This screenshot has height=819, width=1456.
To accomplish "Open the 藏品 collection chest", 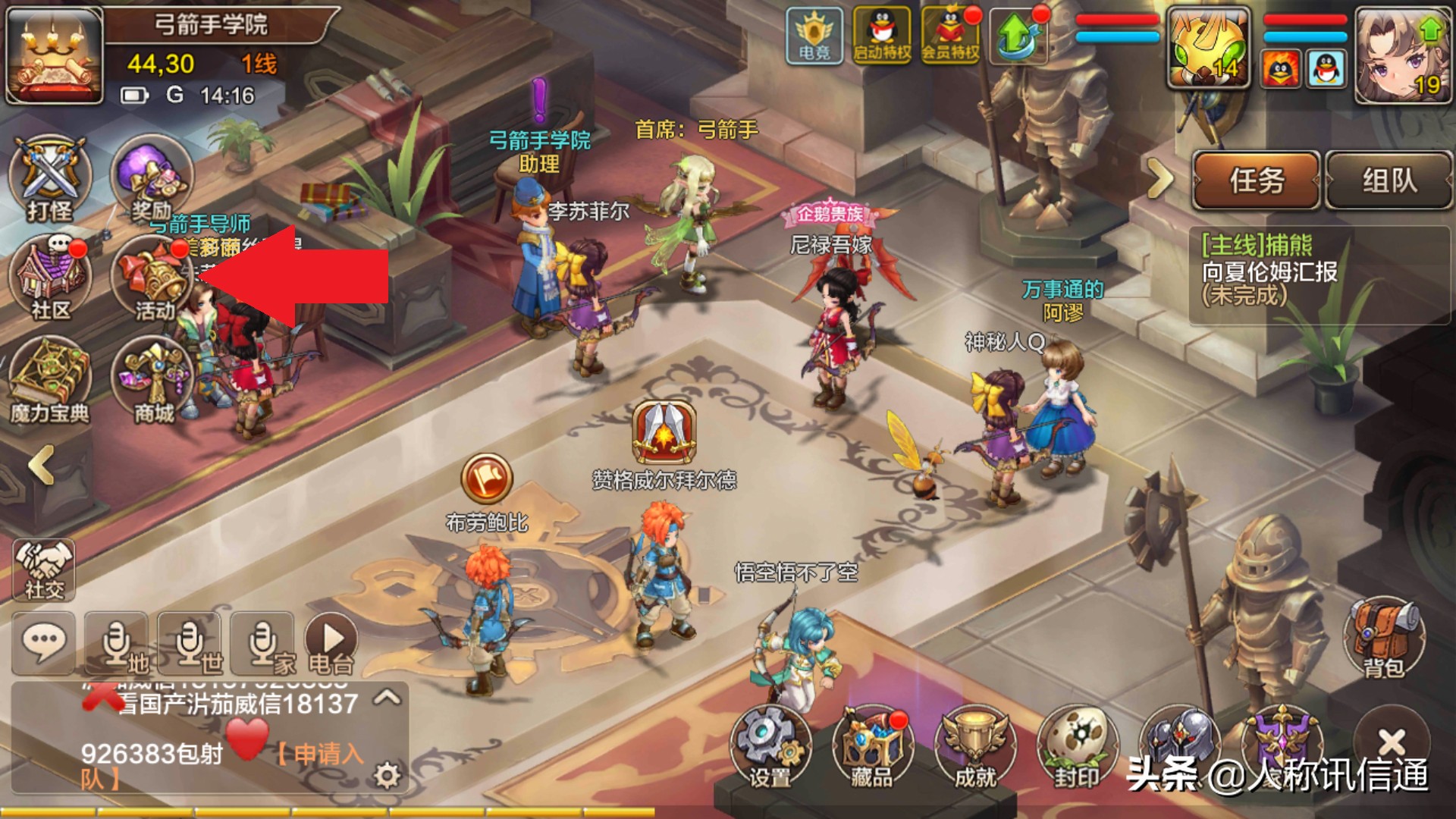I will pos(872,747).
